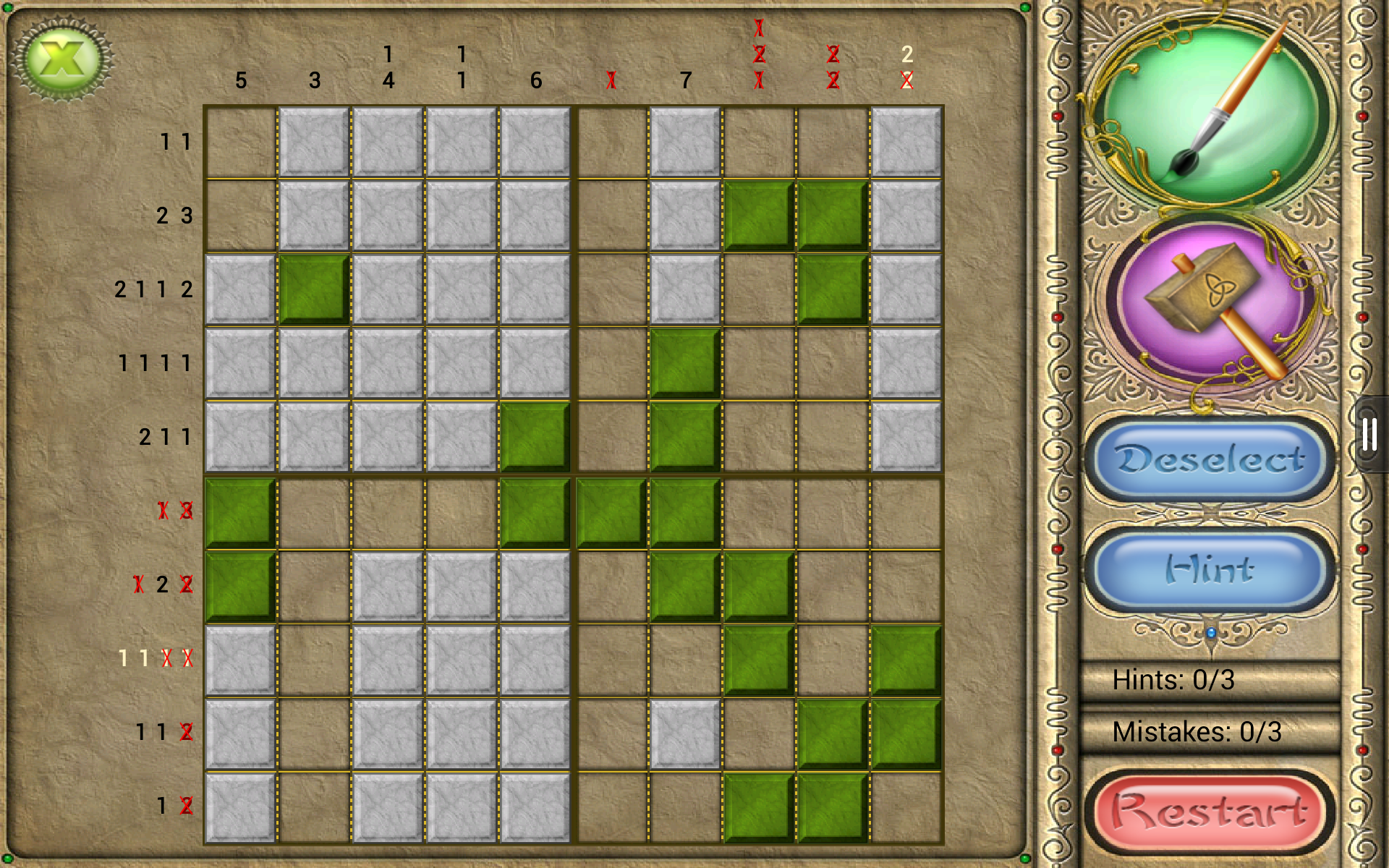Select the white tile in the top-left grid corner

[313, 141]
